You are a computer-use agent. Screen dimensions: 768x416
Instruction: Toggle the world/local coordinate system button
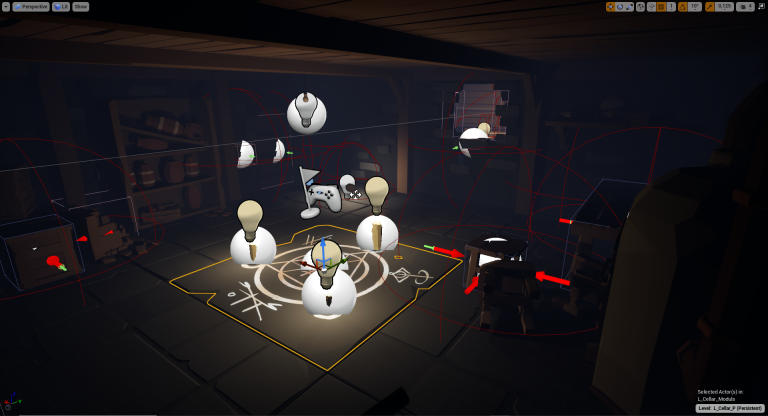click(641, 6)
